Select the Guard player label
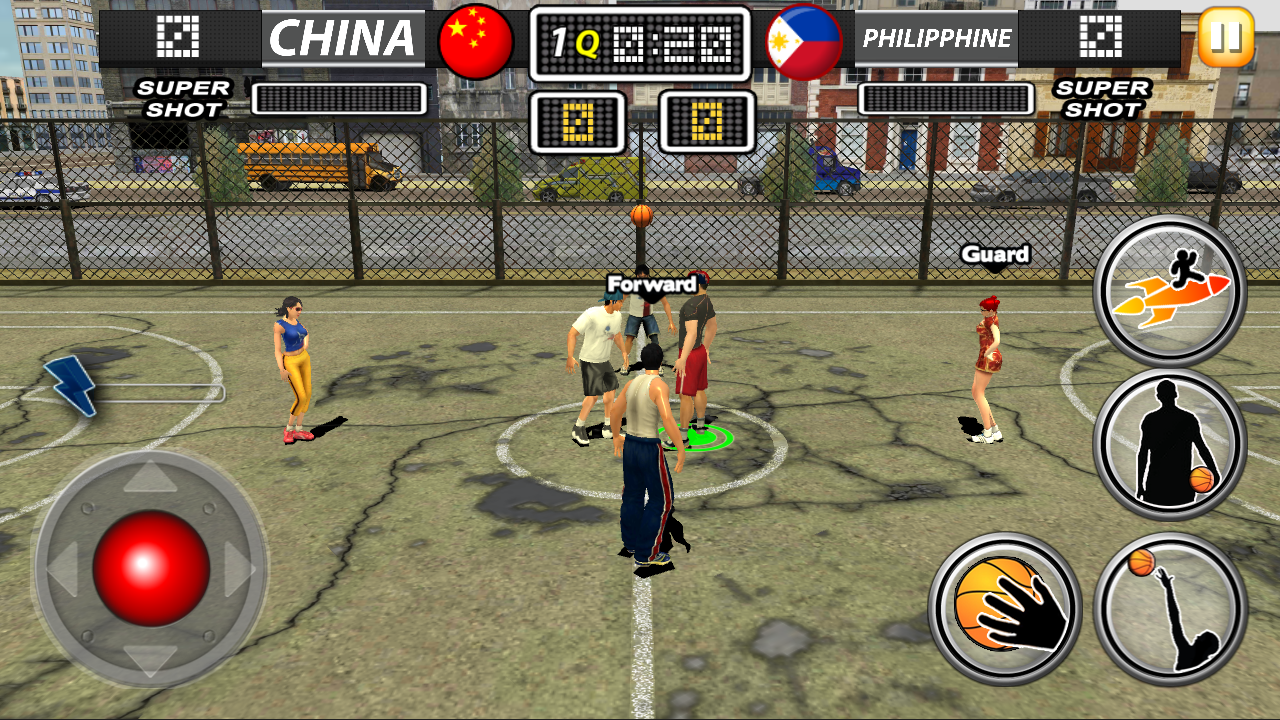 (x=996, y=255)
